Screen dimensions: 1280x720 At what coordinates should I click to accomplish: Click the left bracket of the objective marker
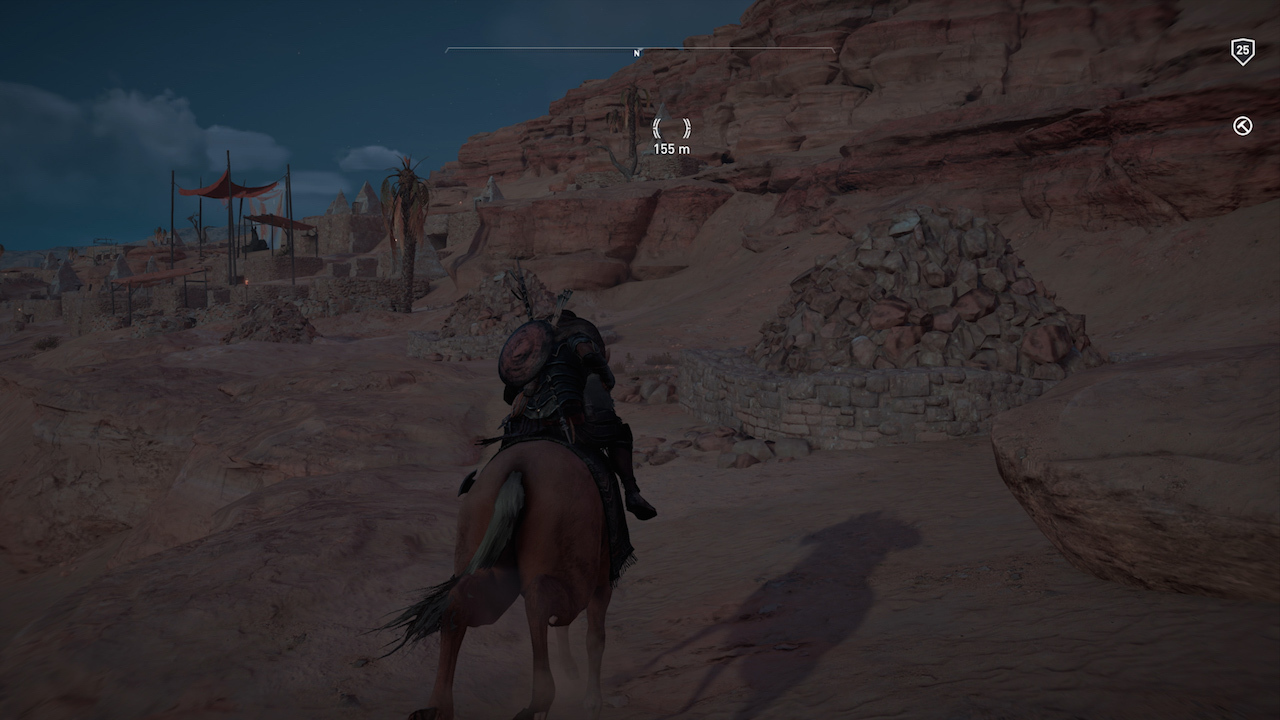pyautogui.click(x=657, y=128)
